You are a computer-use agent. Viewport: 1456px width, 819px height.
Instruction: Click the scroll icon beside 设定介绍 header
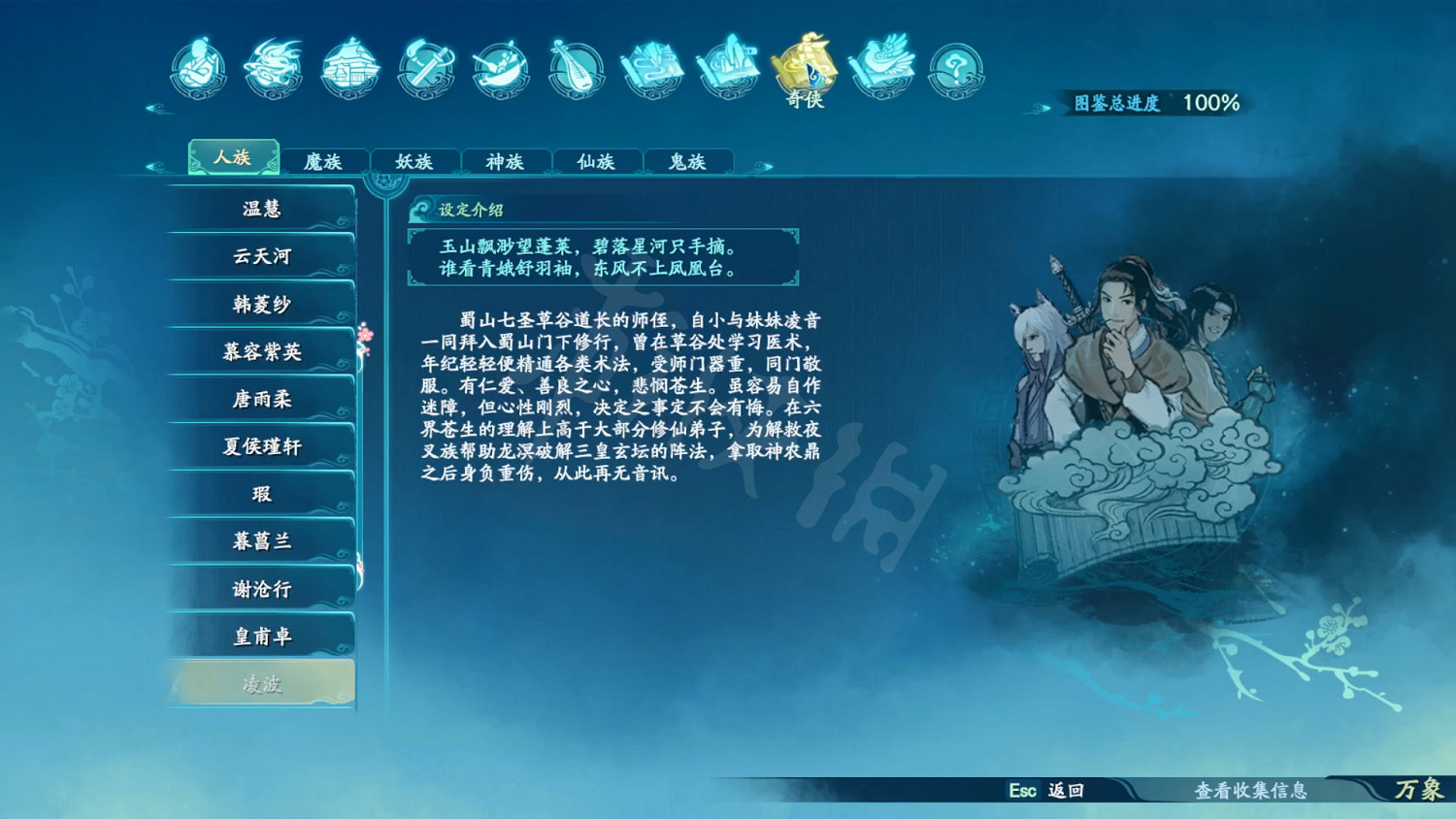(x=423, y=208)
